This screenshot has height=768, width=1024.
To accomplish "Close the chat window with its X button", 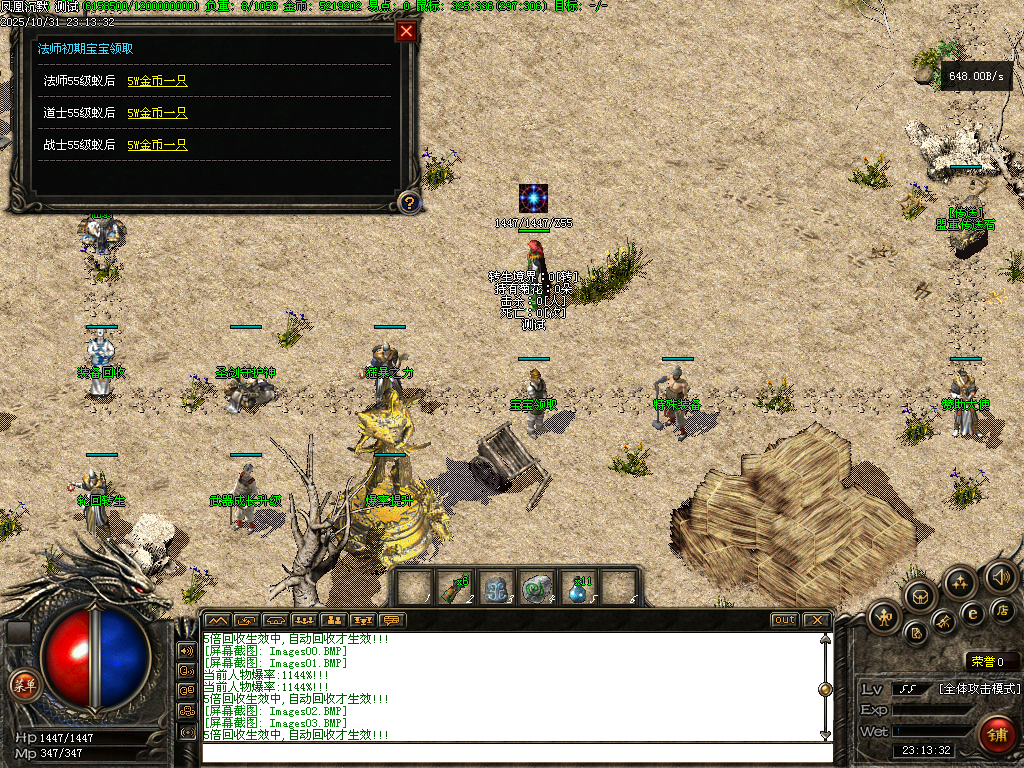I will pos(816,620).
